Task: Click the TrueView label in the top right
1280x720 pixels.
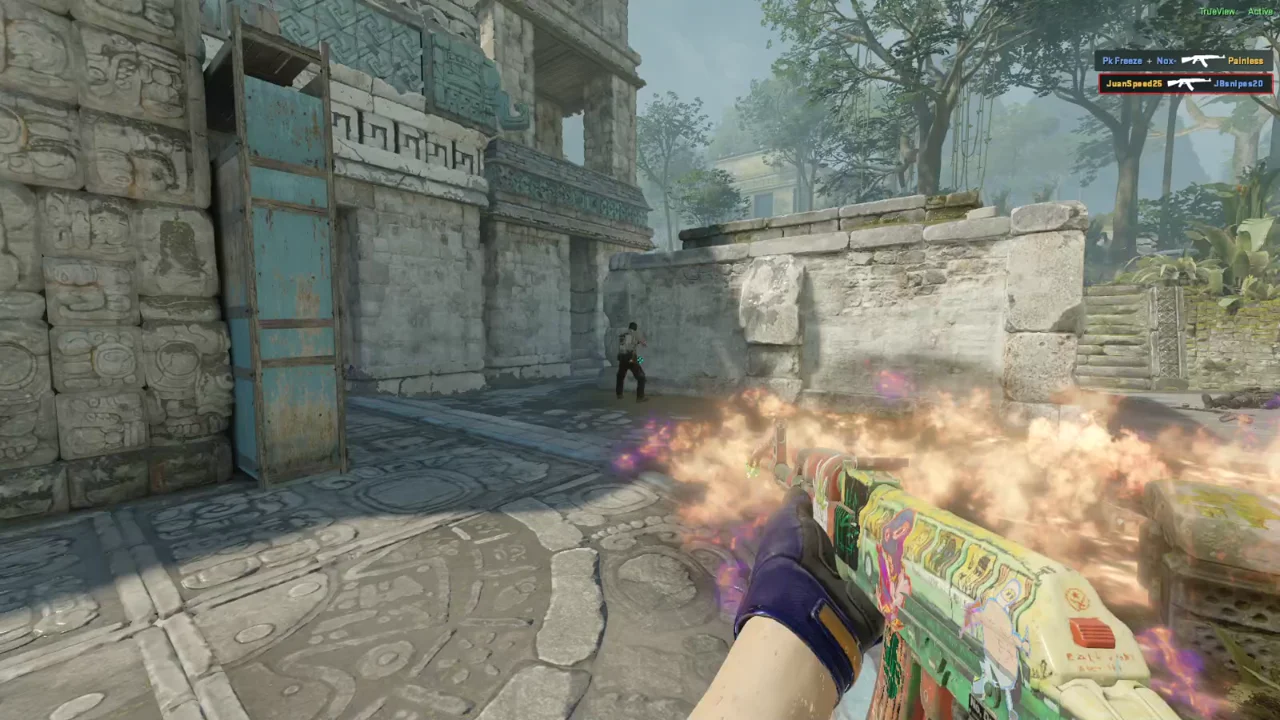Action: [1216, 12]
